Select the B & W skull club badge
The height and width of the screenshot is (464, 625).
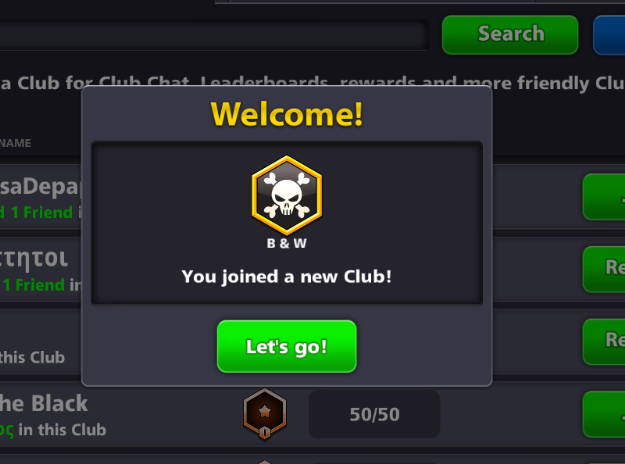pos(286,195)
